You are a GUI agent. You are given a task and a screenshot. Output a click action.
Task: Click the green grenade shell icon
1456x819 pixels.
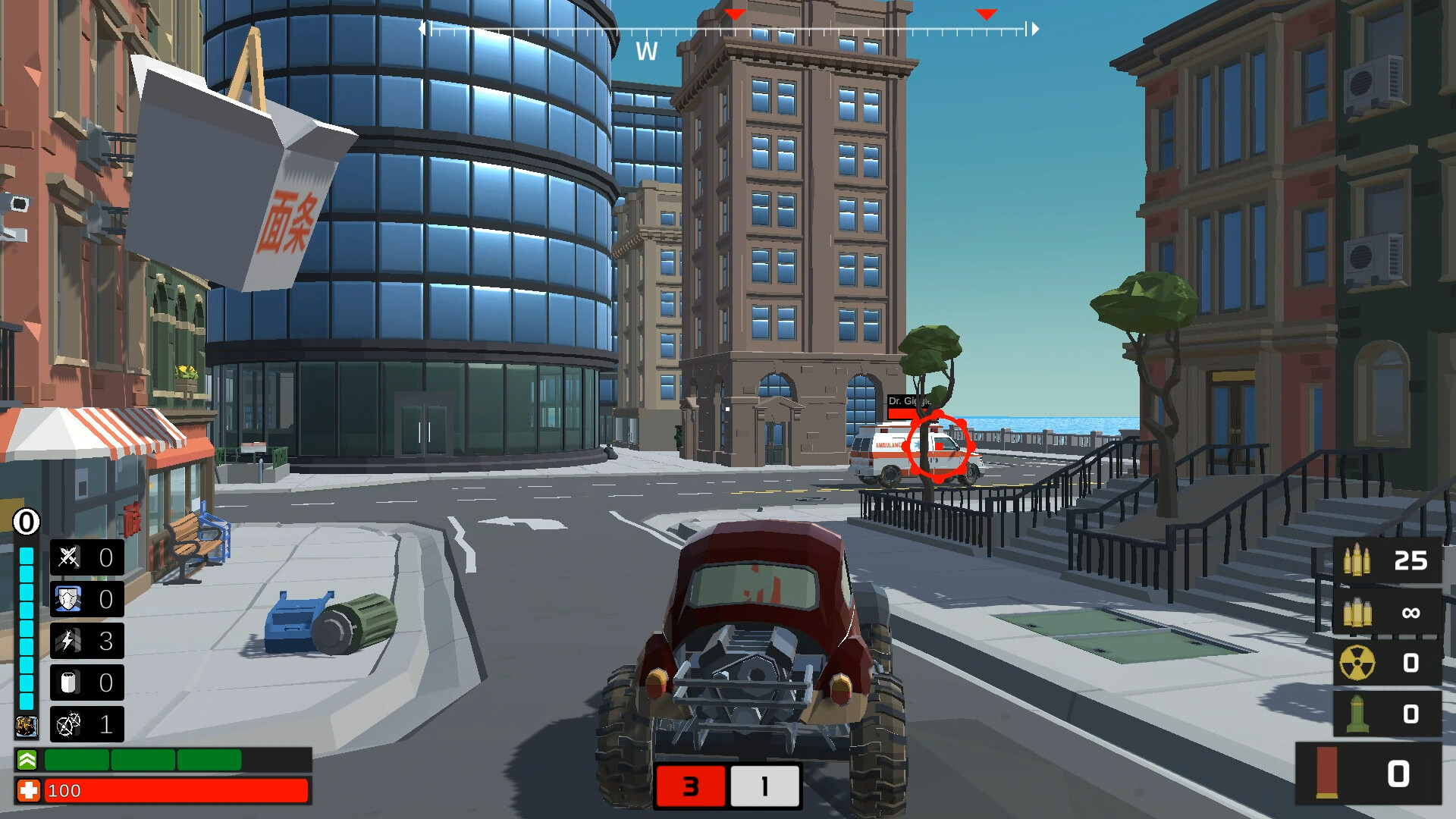(x=1358, y=713)
